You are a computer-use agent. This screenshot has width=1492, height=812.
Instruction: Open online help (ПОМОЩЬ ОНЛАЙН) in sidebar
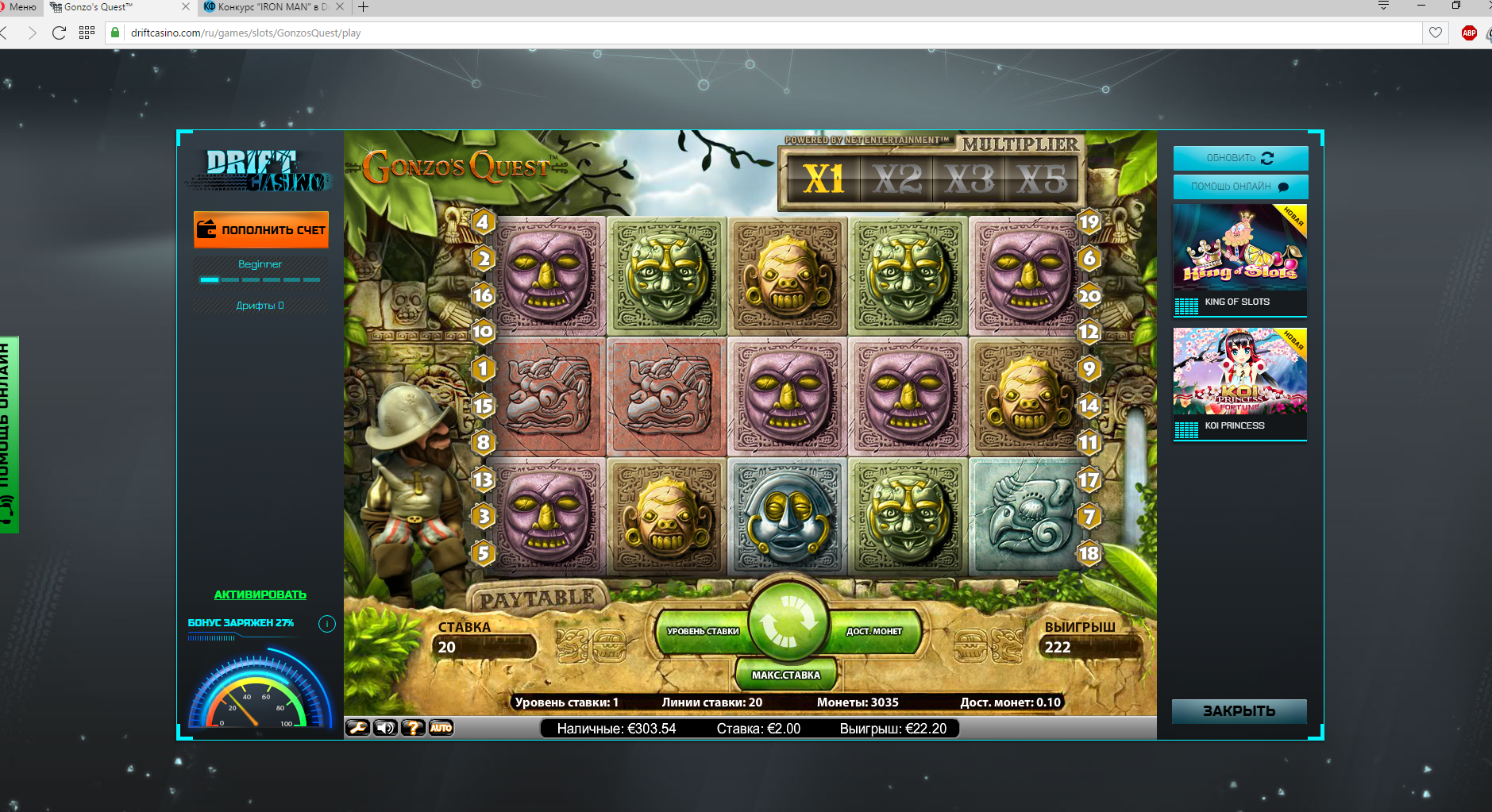coord(1239,187)
